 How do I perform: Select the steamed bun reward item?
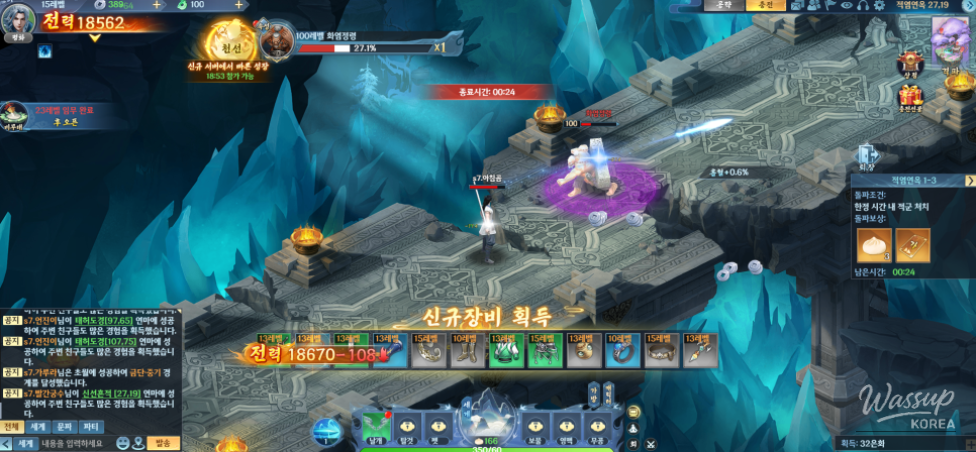pos(874,245)
